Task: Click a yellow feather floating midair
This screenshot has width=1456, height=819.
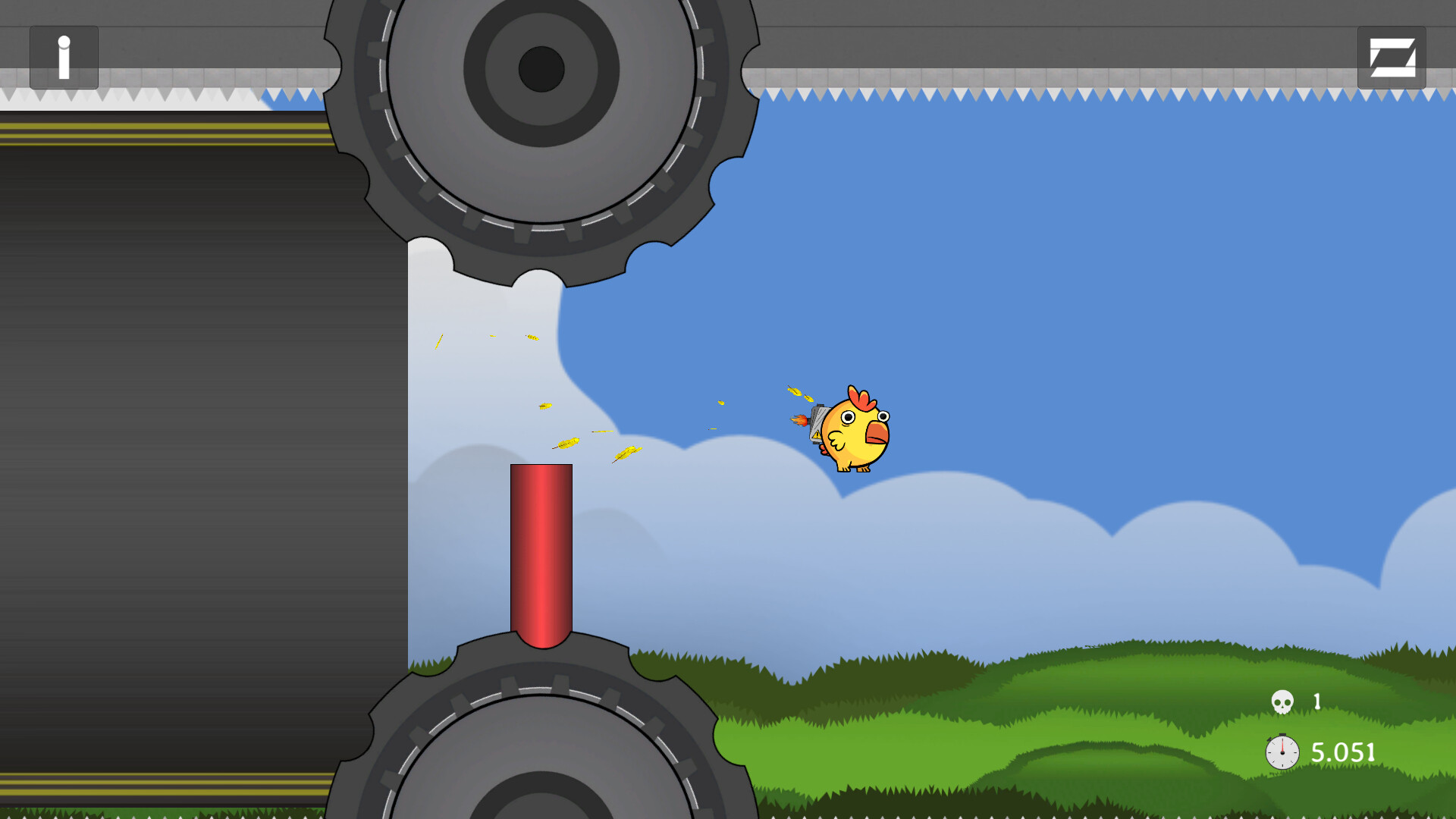Action: [544, 406]
